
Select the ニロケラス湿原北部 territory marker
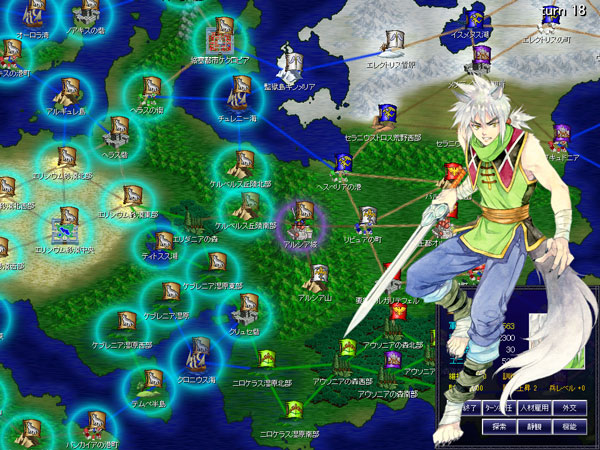(x=267, y=358)
